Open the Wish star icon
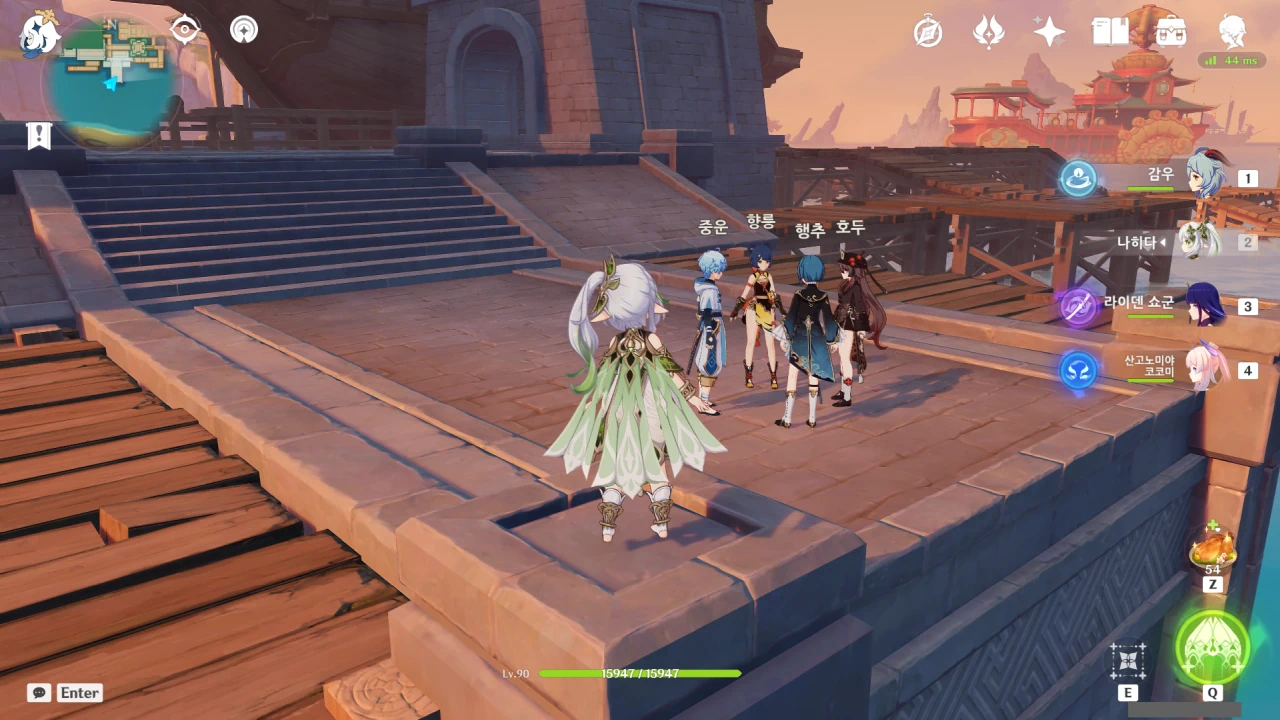 tap(1049, 32)
